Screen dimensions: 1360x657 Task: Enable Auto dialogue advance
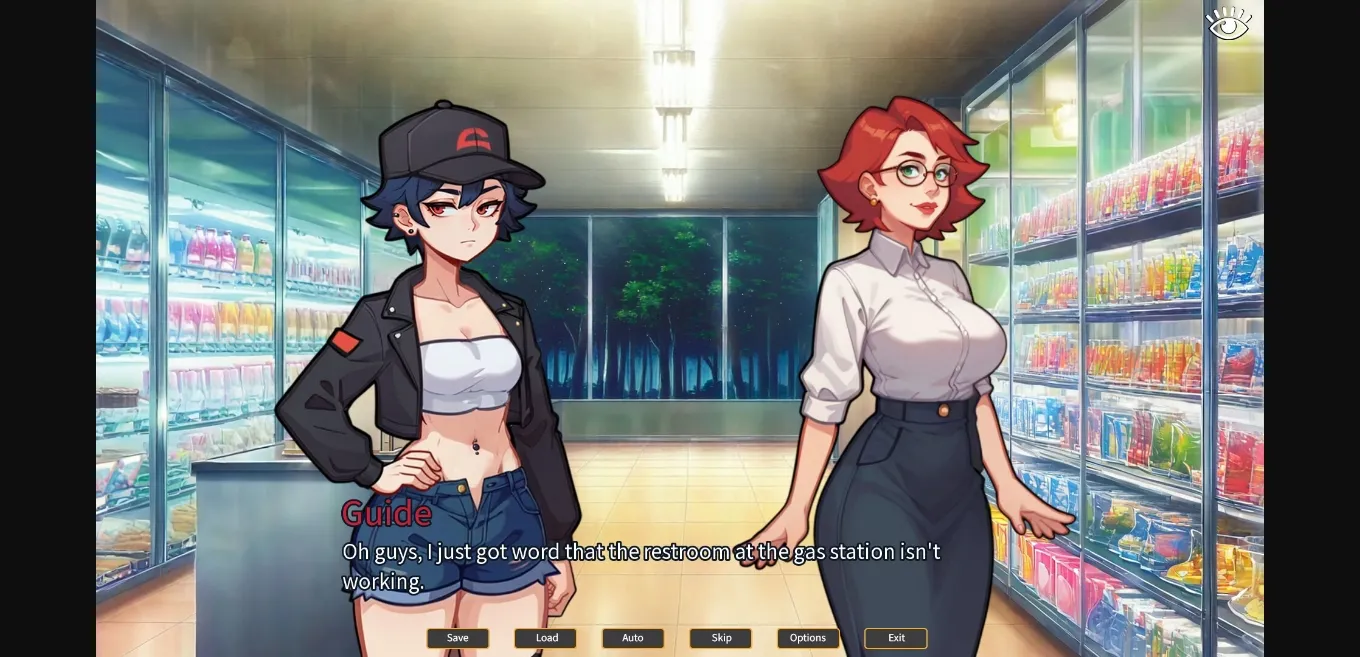click(x=633, y=638)
